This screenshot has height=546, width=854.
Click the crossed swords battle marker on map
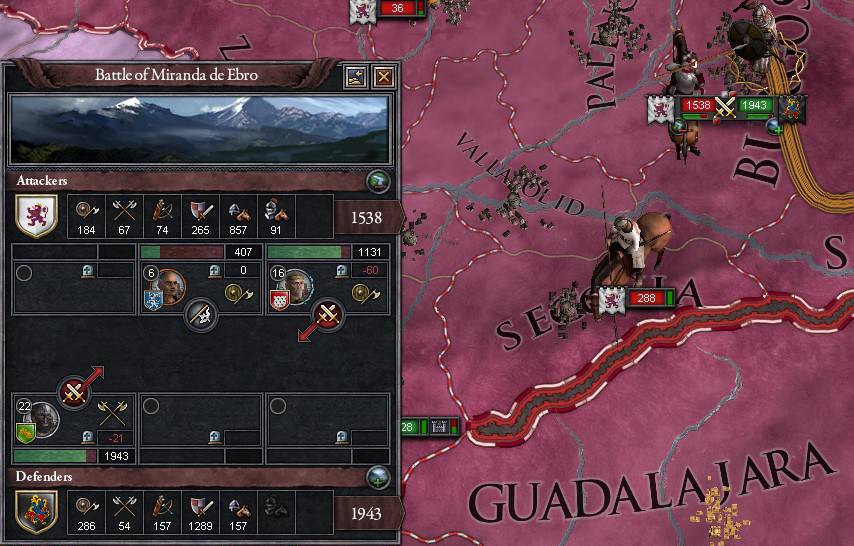[725, 106]
